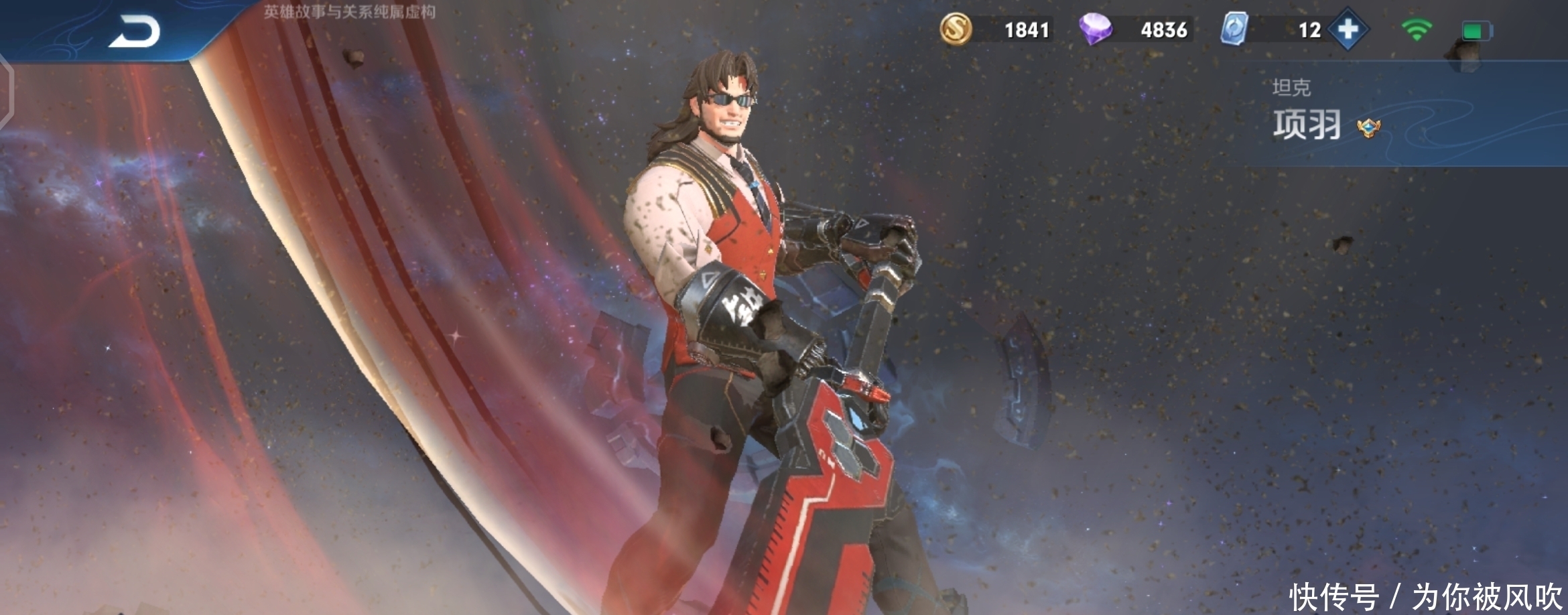1568x615 pixels.
Task: Tap the purple diamond currency icon
Action: (1096, 29)
